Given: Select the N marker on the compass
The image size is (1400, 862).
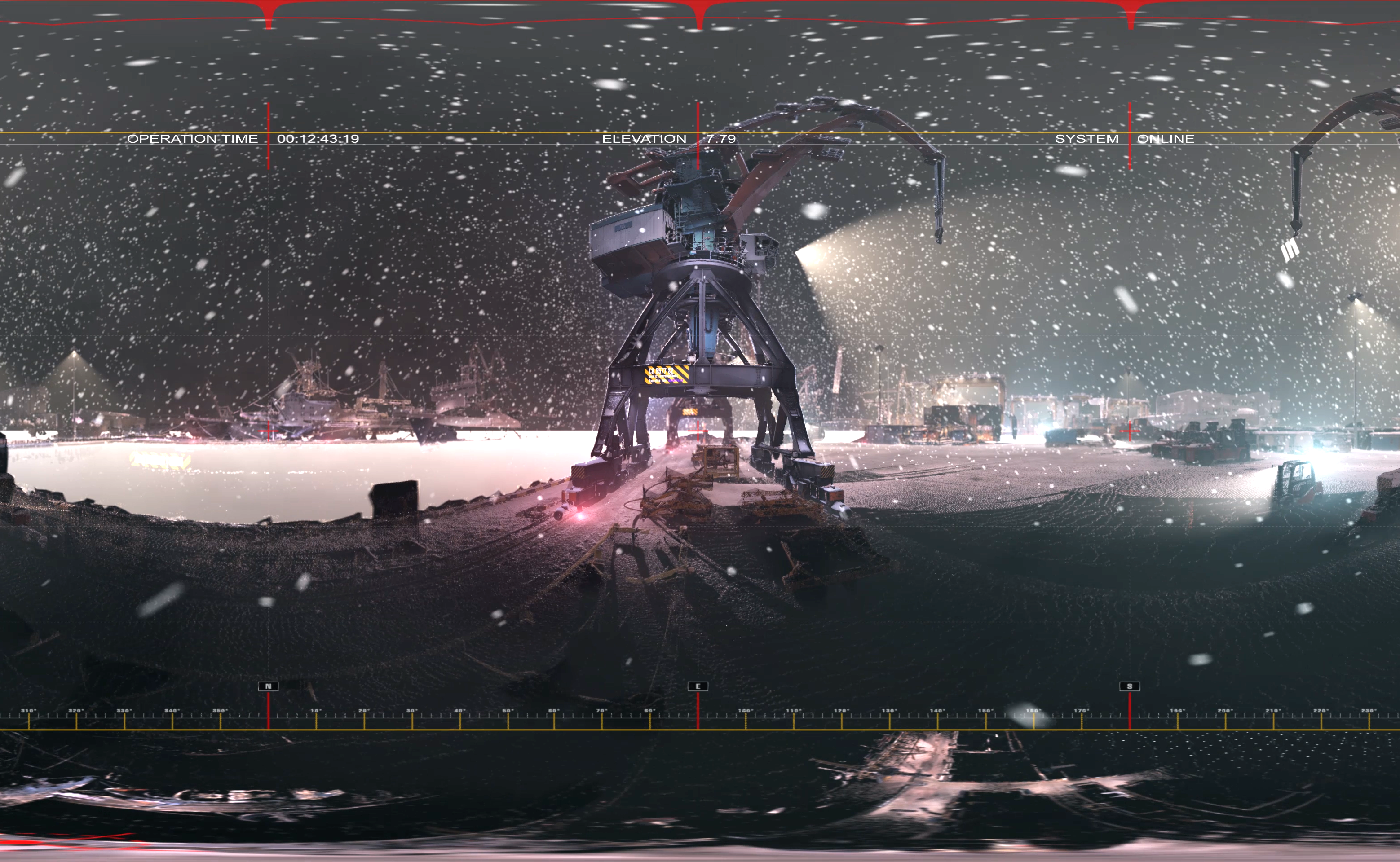Looking at the screenshot, I should (x=268, y=686).
